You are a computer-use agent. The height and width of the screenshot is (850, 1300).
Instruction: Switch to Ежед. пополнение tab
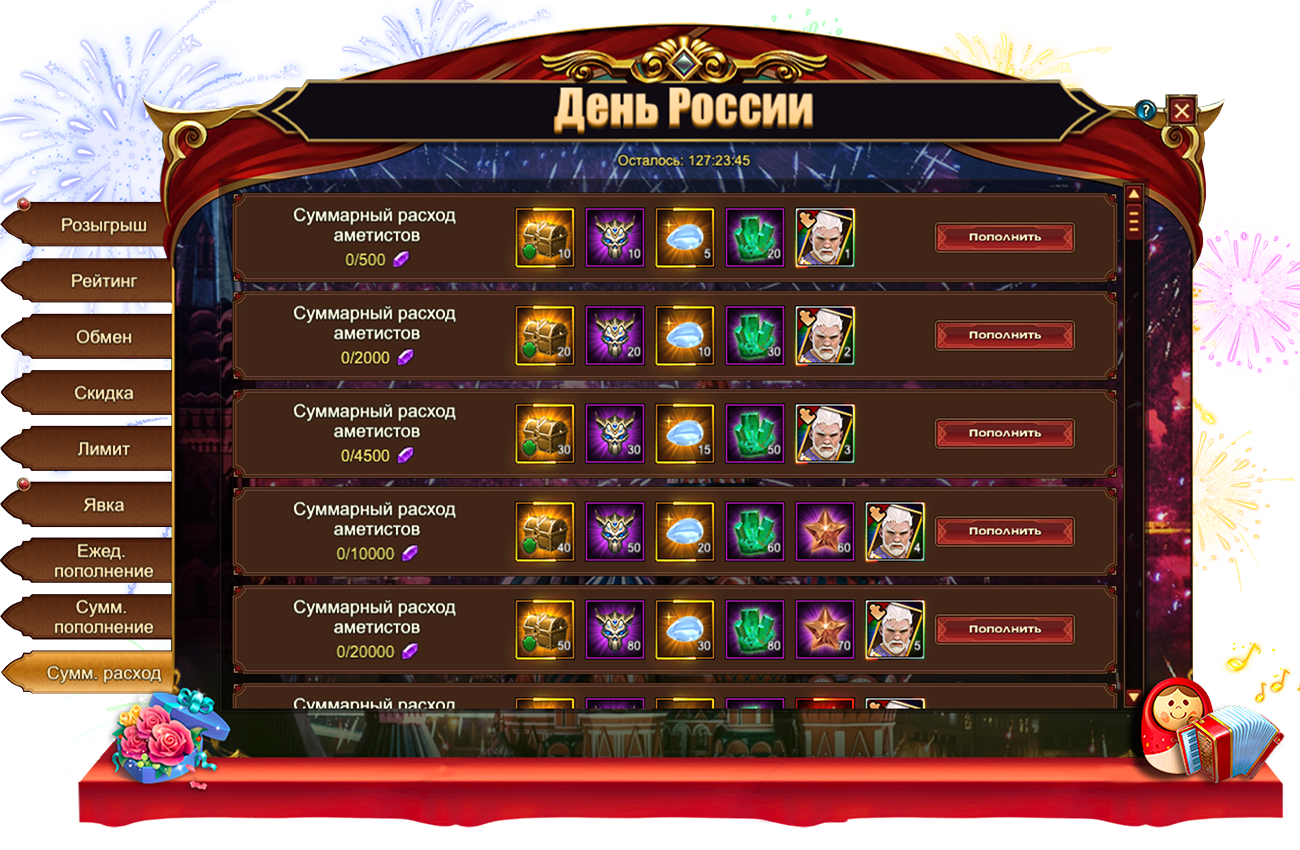[103, 561]
